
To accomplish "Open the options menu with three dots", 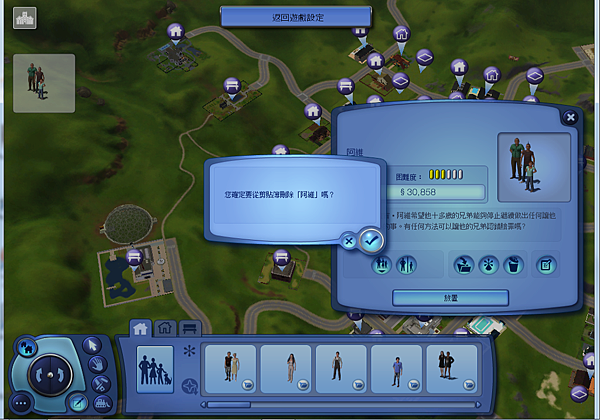I will point(21,404).
